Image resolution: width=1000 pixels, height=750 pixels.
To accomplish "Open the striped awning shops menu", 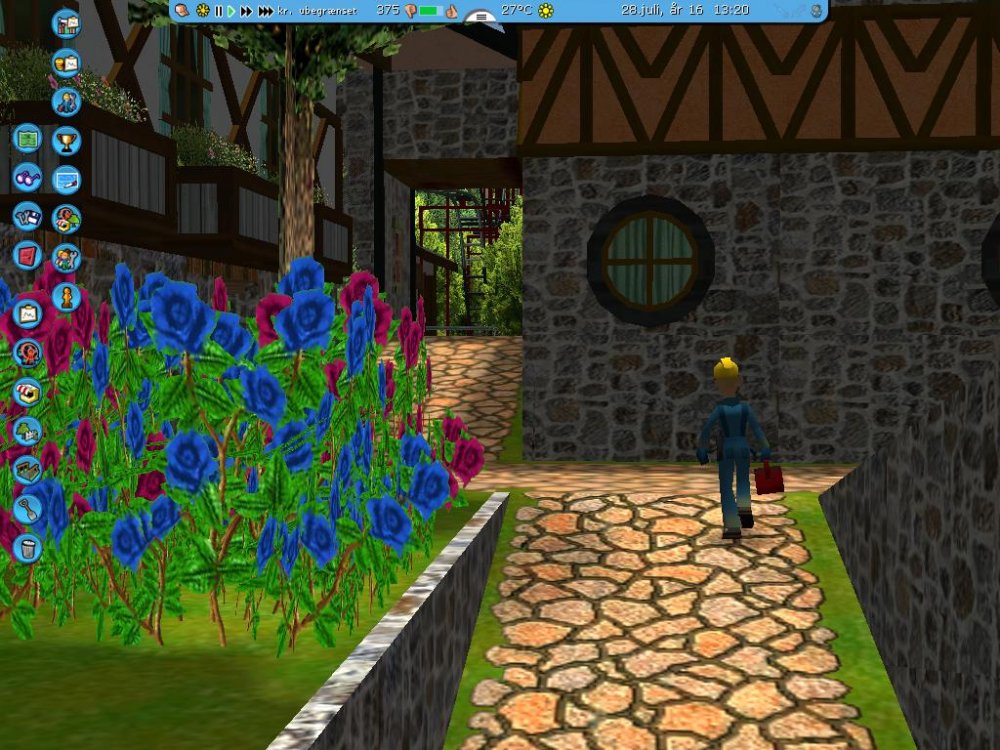I will 27,391.
